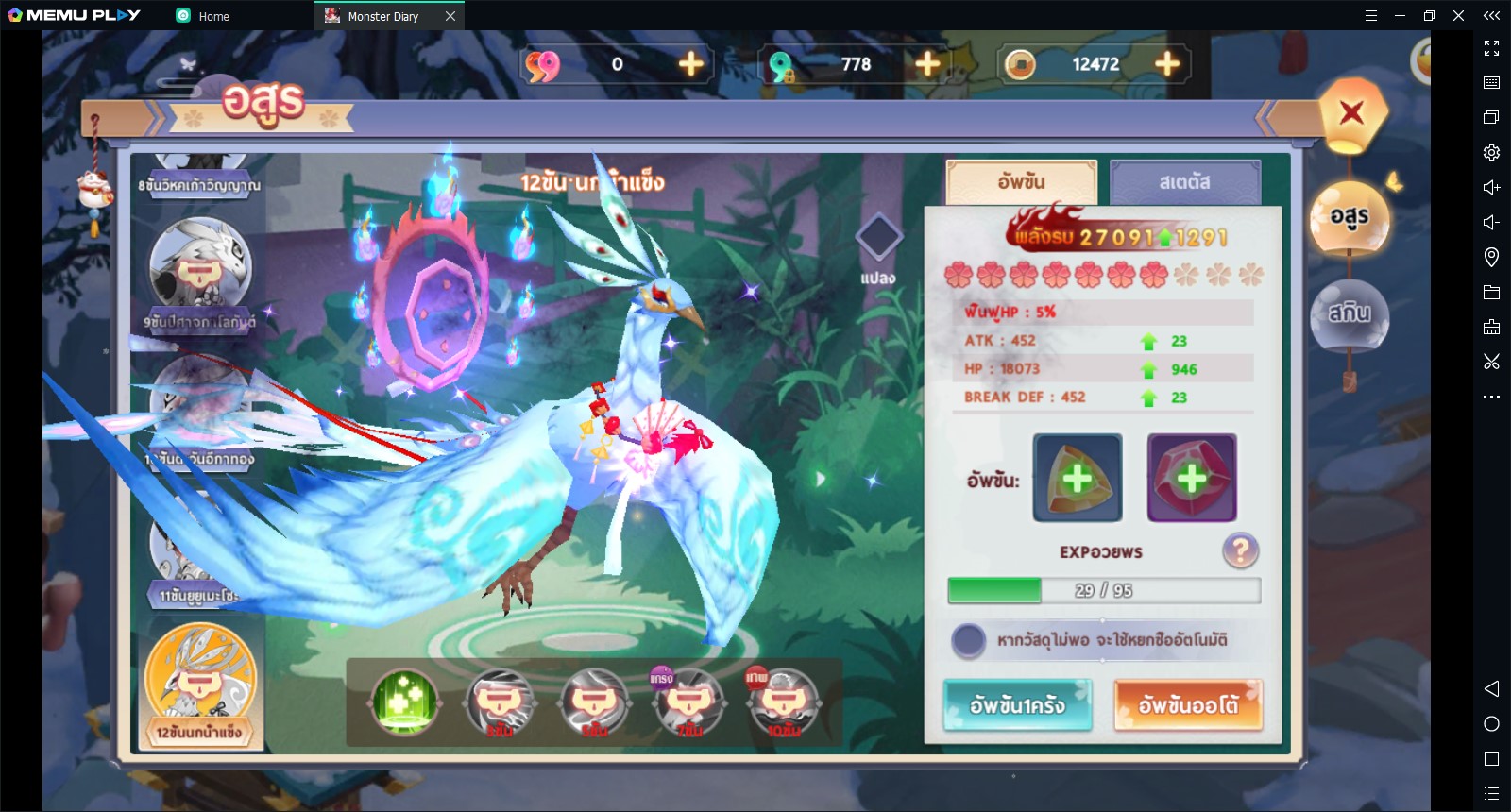
Task: Add more green gem currency
Action: pos(927,64)
